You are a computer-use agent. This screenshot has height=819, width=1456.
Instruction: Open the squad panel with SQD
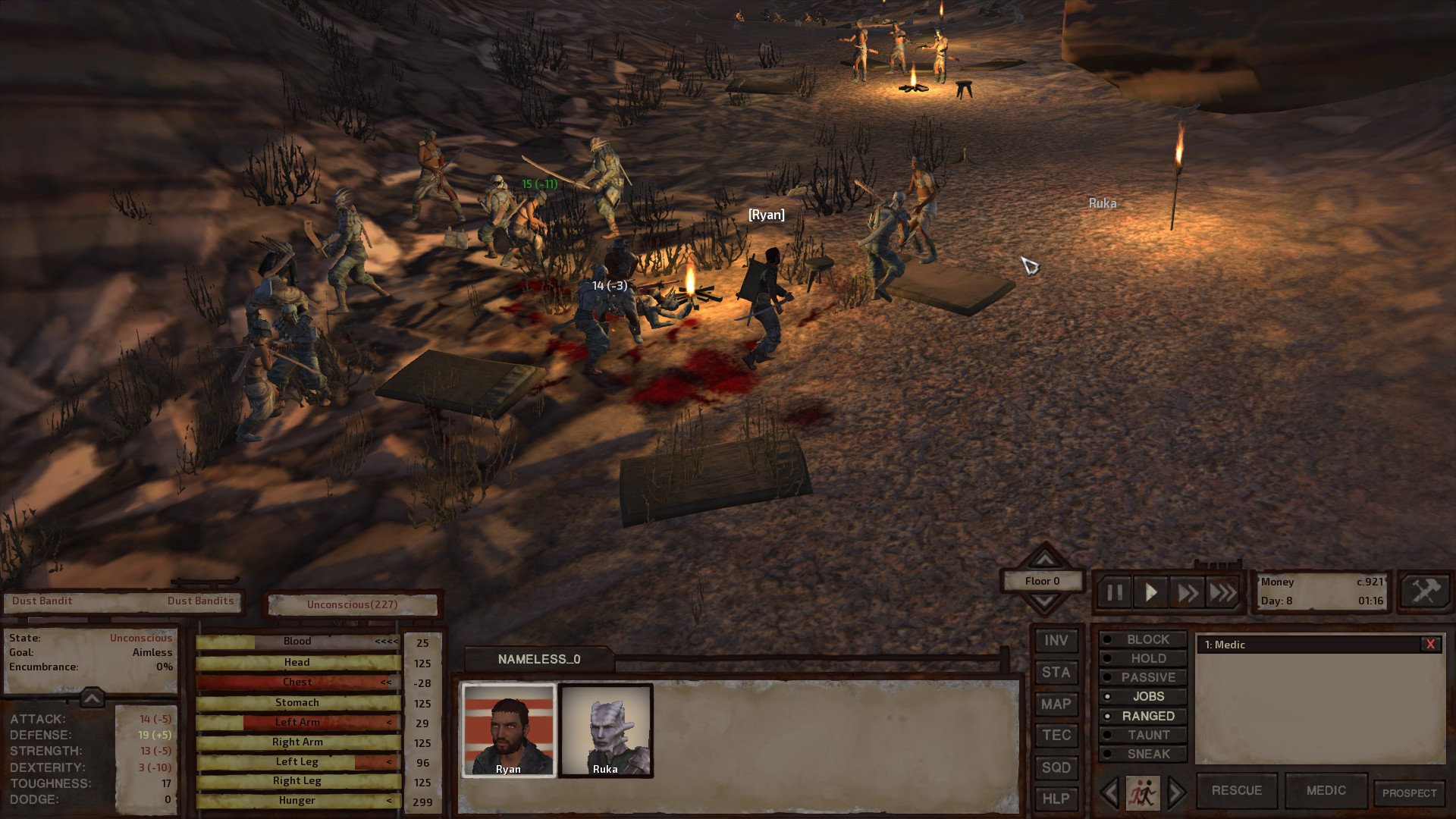1056,767
